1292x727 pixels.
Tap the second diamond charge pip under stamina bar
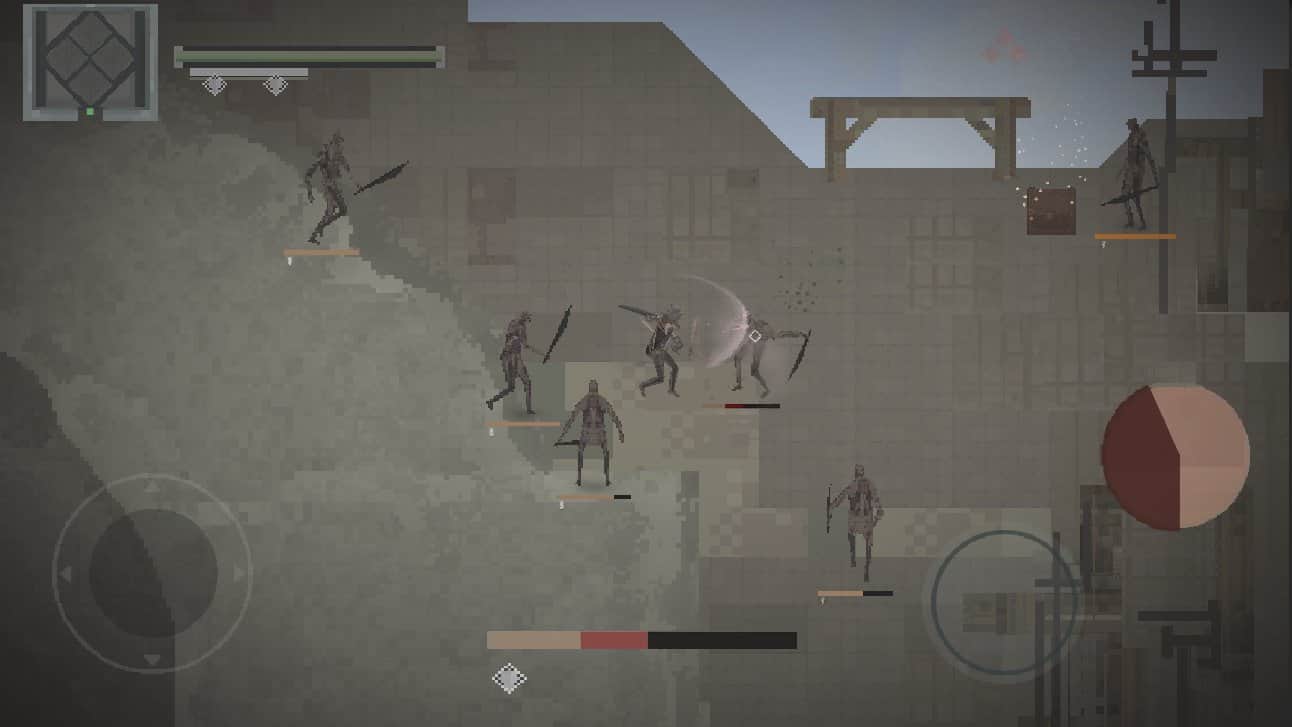tap(274, 85)
